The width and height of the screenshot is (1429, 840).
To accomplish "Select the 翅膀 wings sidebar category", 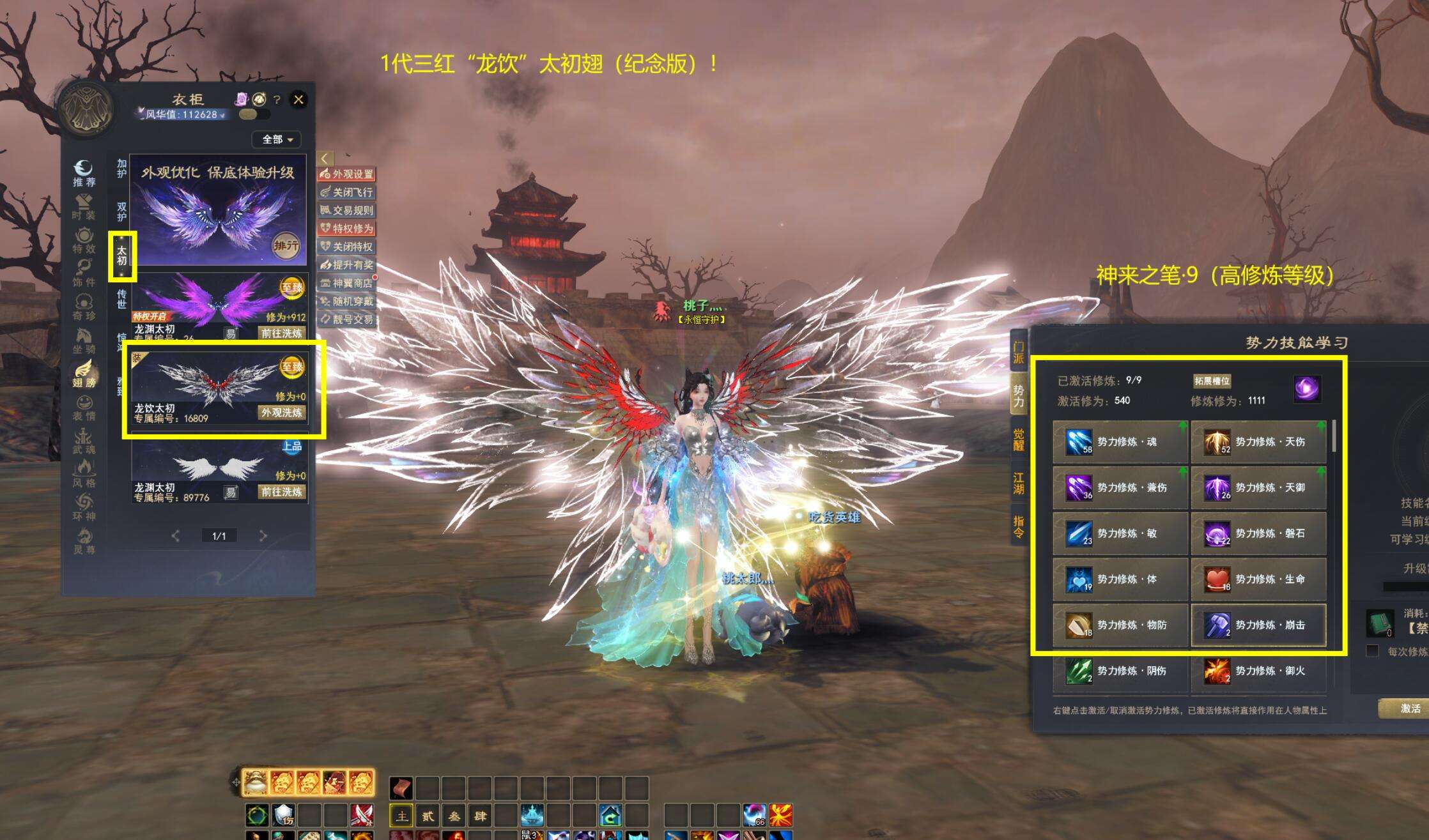I will coord(84,374).
